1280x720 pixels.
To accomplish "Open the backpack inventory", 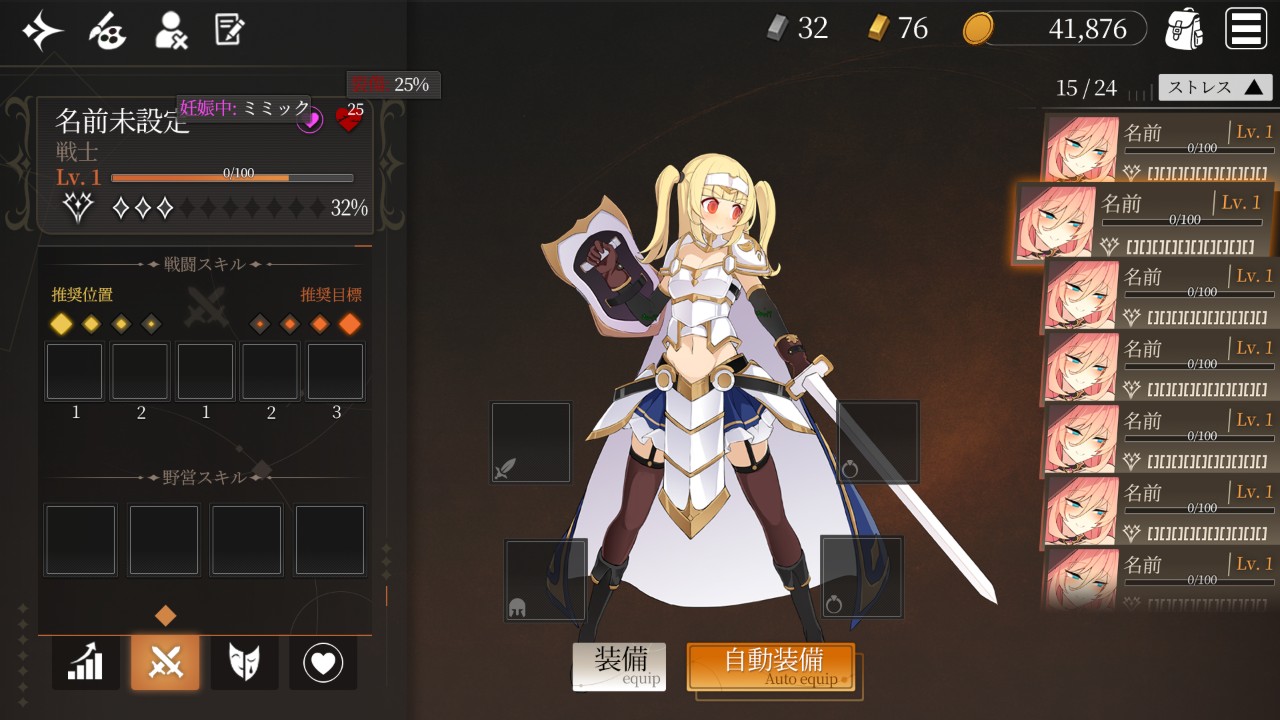I will [1184, 29].
